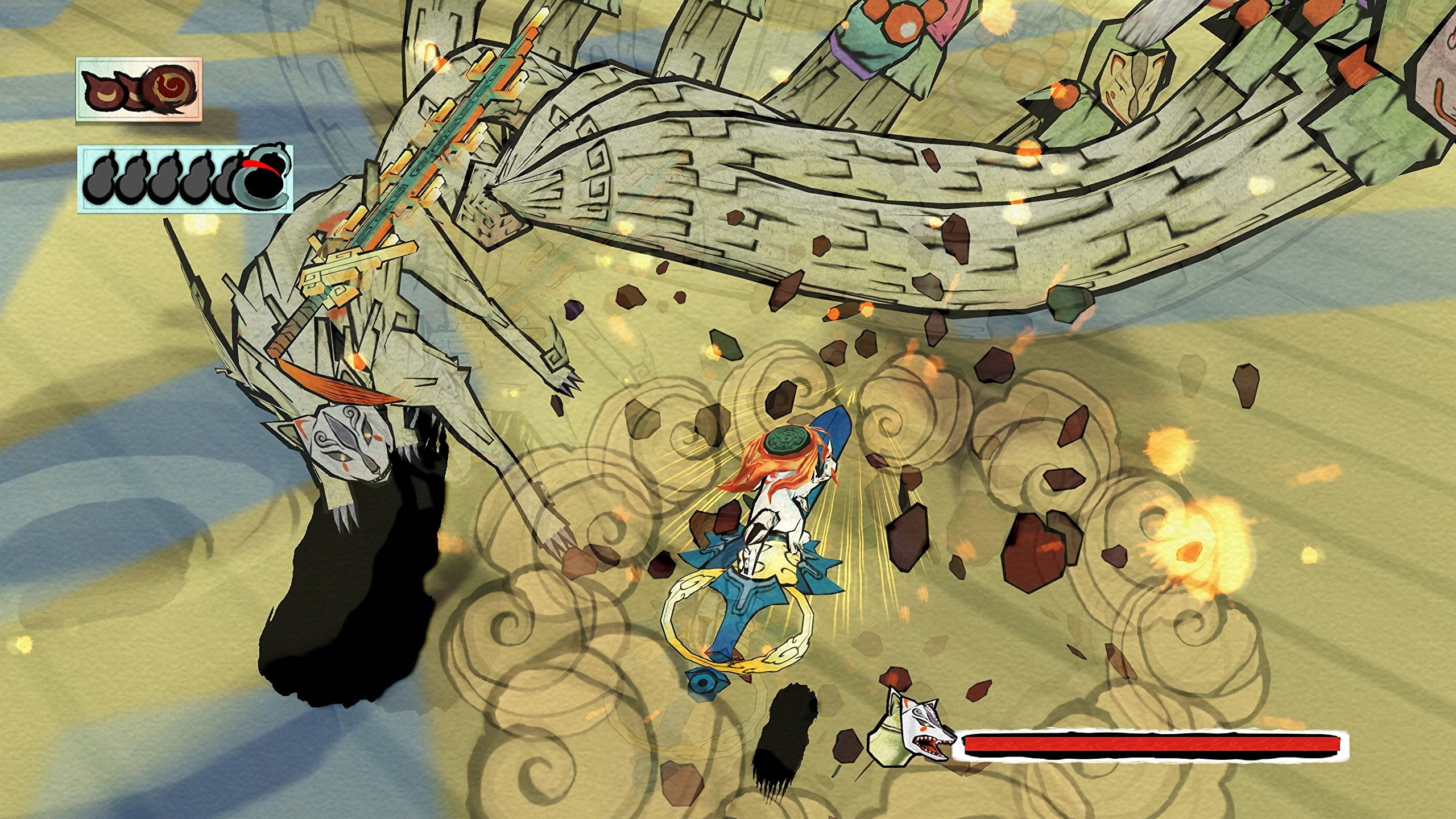Expand the pink food counter panel
Image resolution: width=1456 pixels, height=819 pixels.
point(136,91)
